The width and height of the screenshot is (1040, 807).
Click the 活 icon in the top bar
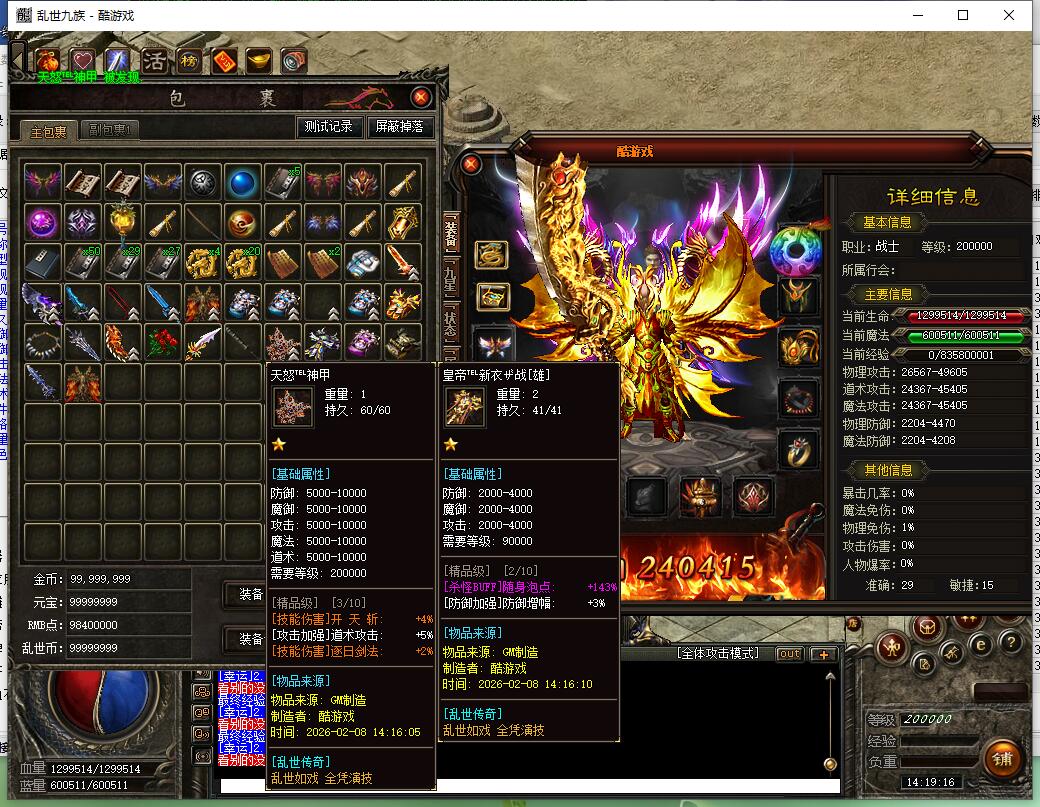click(x=155, y=61)
